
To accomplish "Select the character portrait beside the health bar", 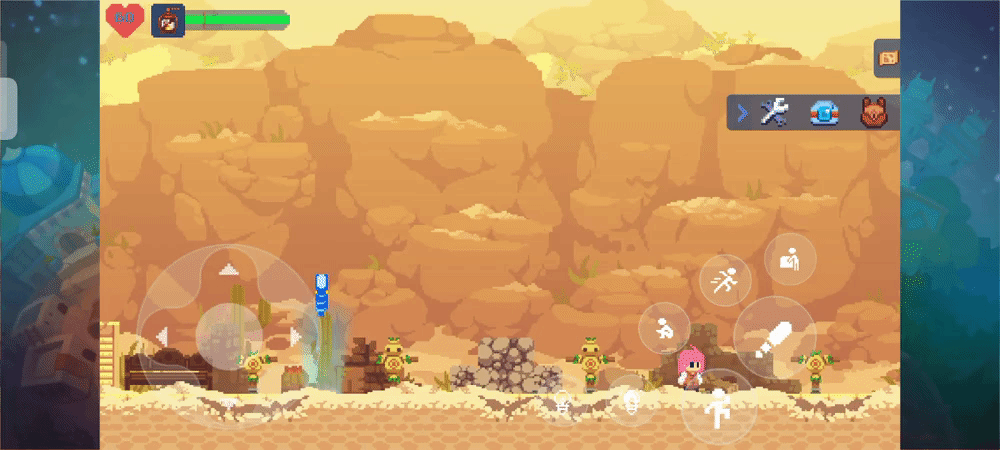I will pos(167,19).
